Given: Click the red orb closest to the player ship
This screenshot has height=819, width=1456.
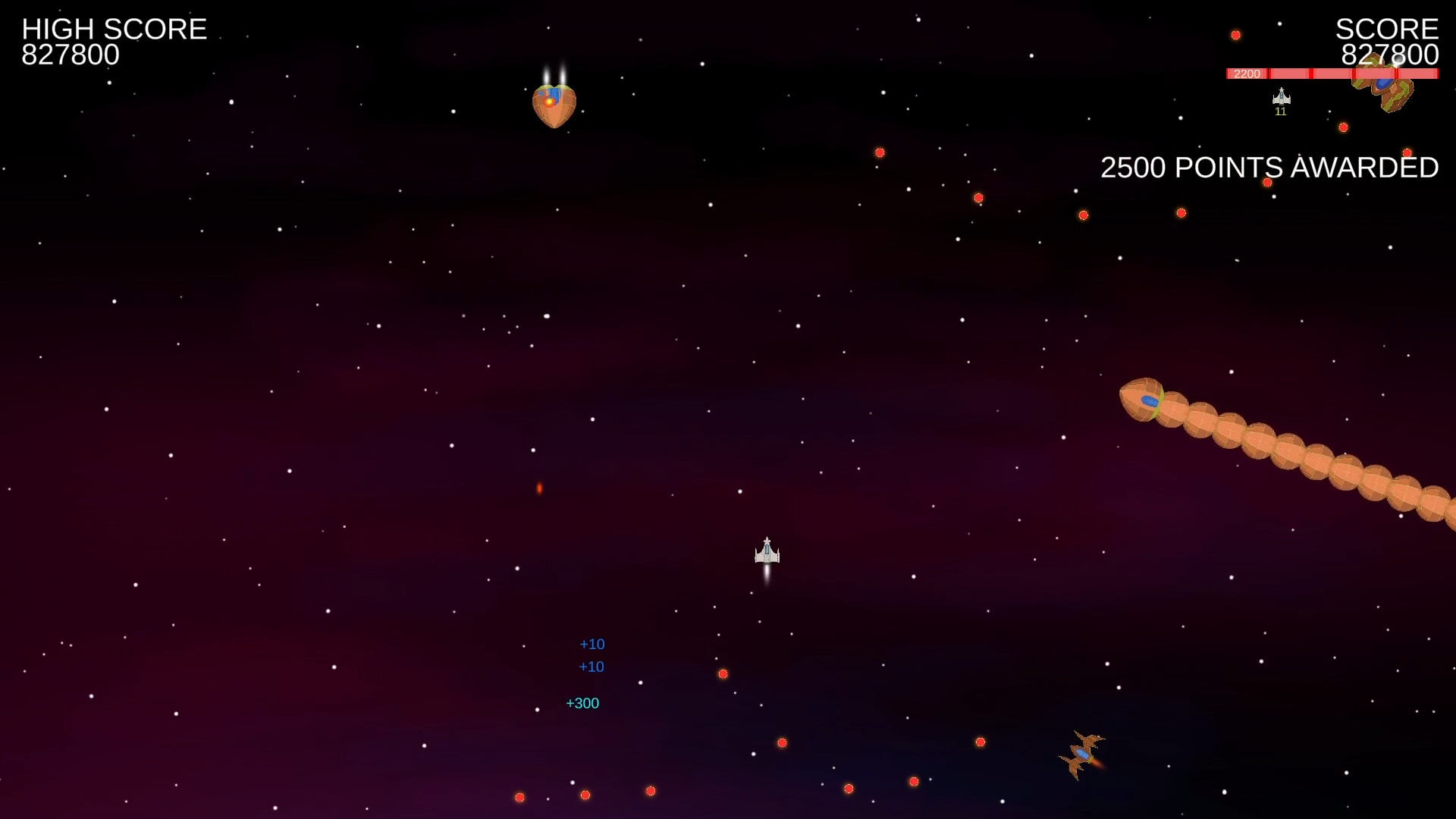Looking at the screenshot, I should tap(723, 673).
